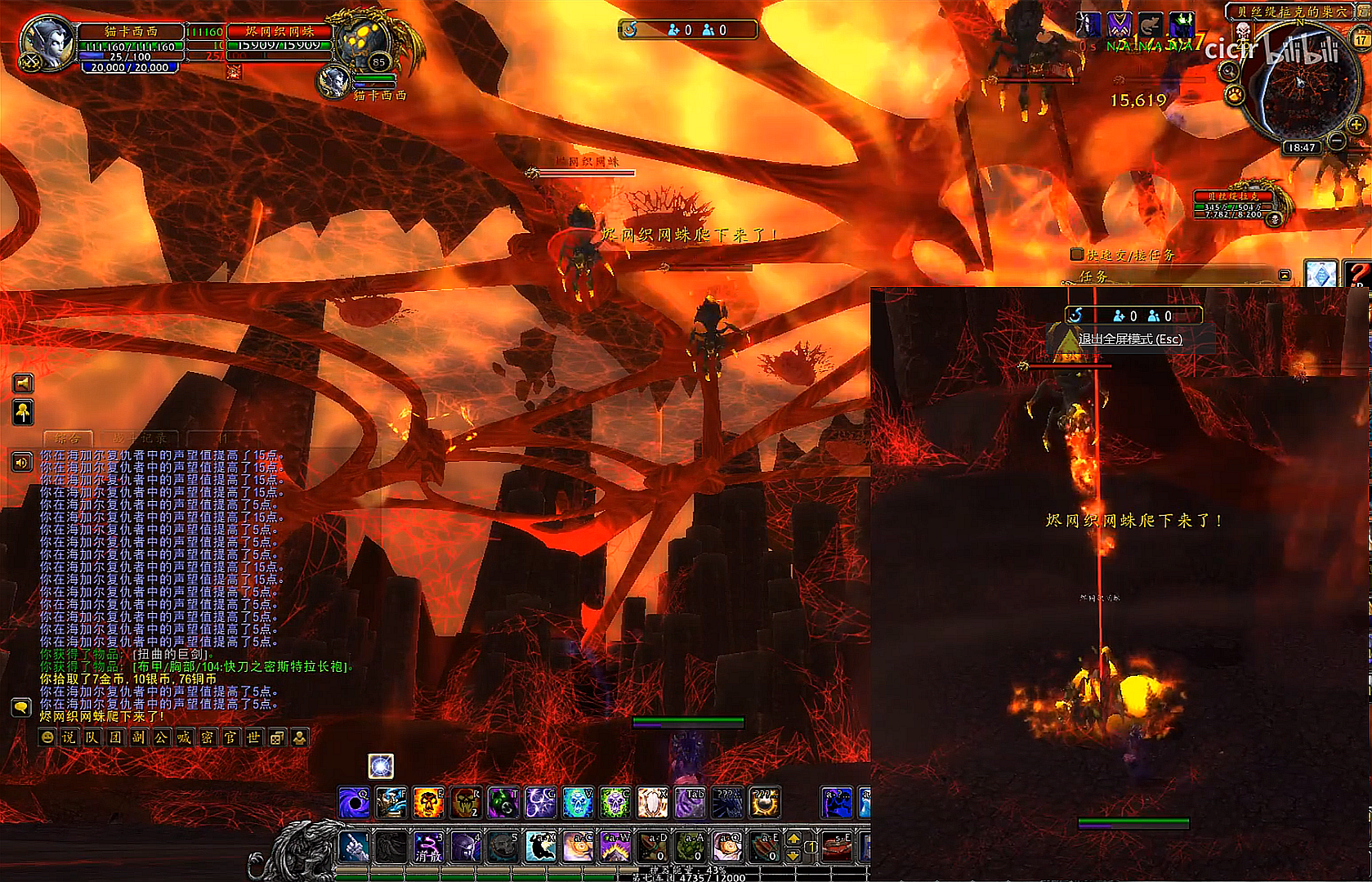Exit fullscreen via 退出全屏模式 prompt

coord(1130,338)
